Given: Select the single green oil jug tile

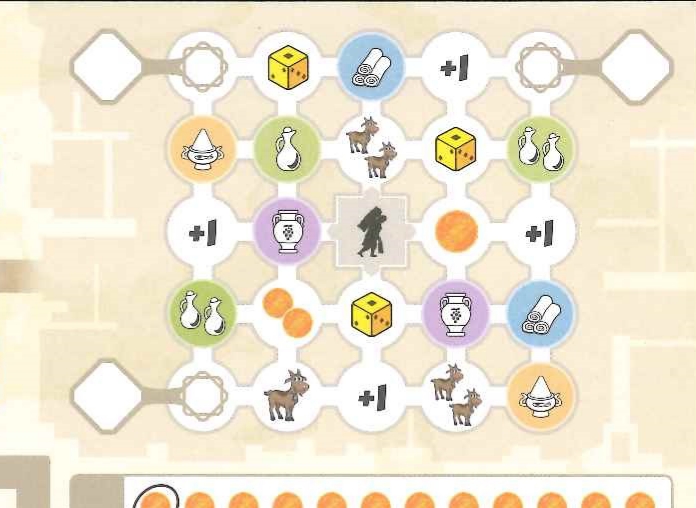Looking at the screenshot, I should (286, 150).
